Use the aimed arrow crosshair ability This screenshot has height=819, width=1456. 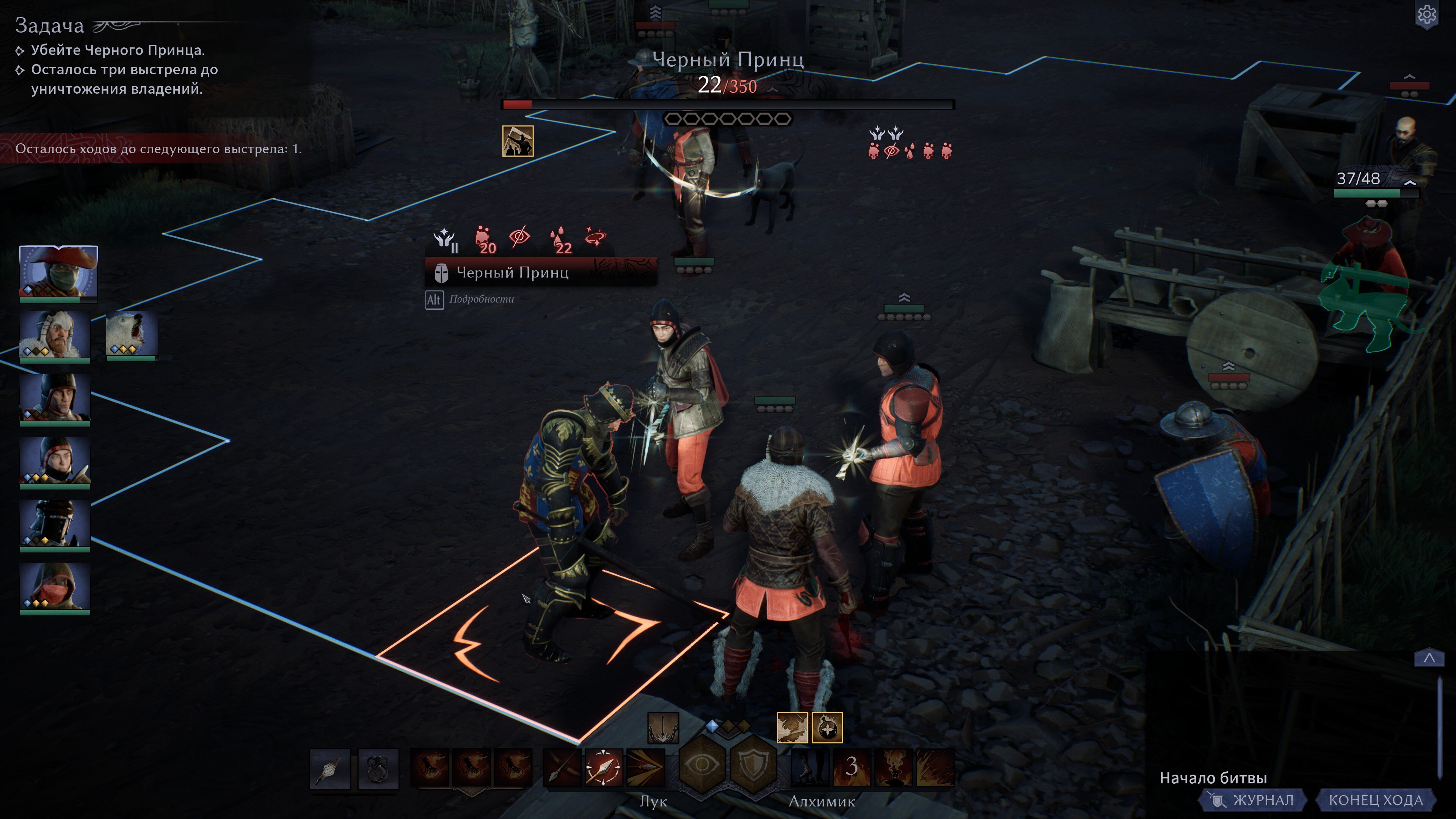[604, 767]
